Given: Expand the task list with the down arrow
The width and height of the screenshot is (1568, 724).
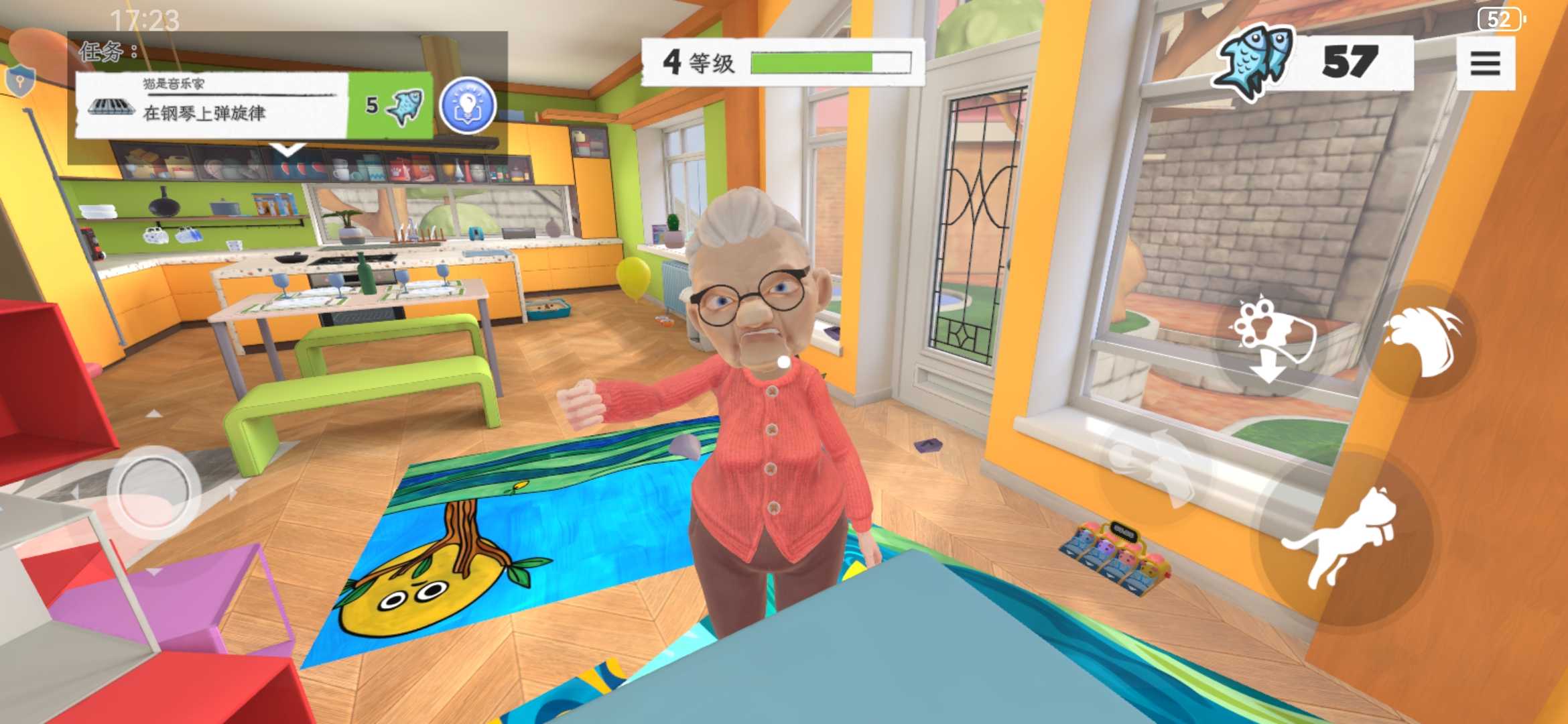Looking at the screenshot, I should [288, 149].
